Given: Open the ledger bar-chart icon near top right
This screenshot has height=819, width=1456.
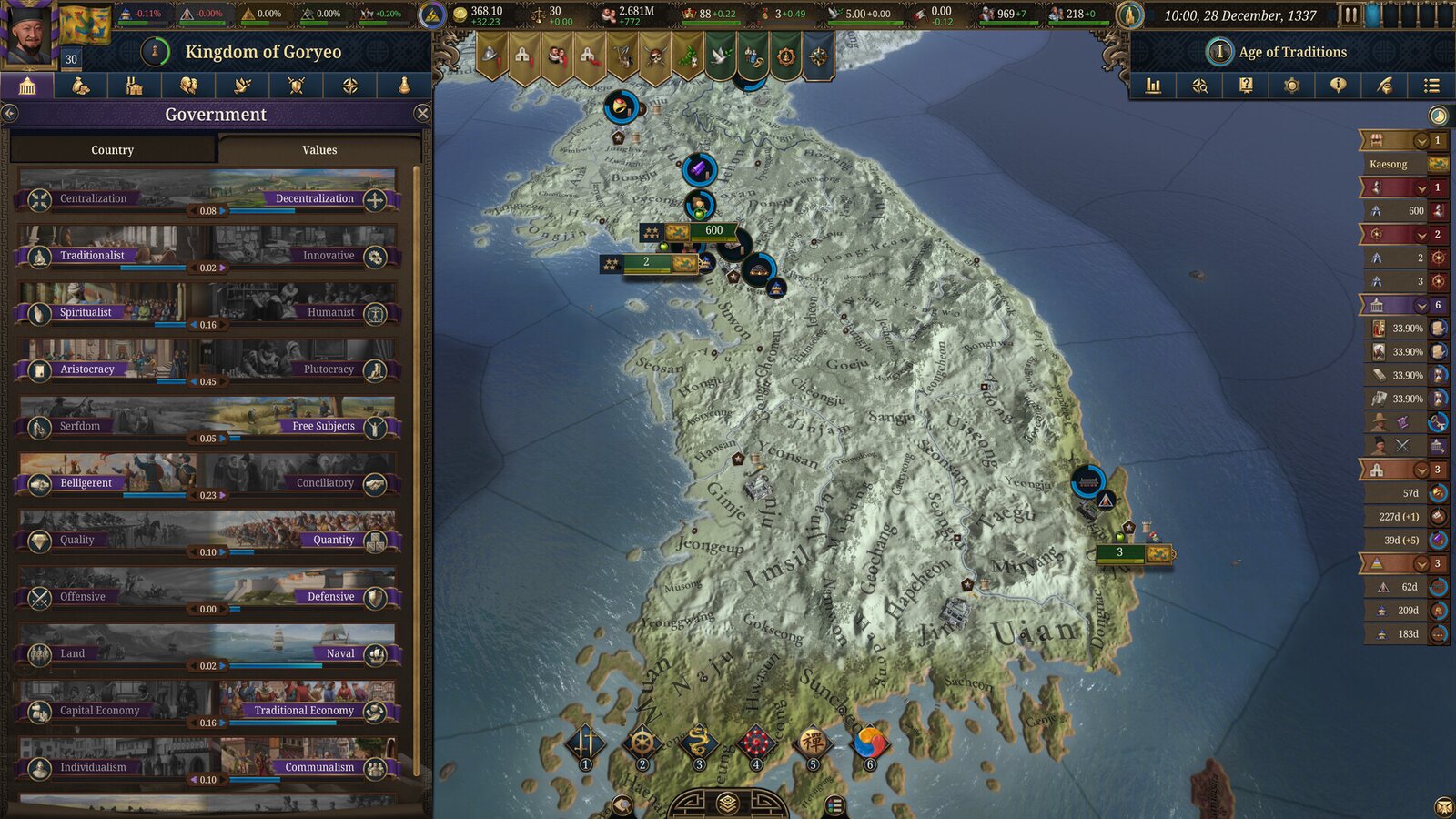Looking at the screenshot, I should (x=1153, y=86).
